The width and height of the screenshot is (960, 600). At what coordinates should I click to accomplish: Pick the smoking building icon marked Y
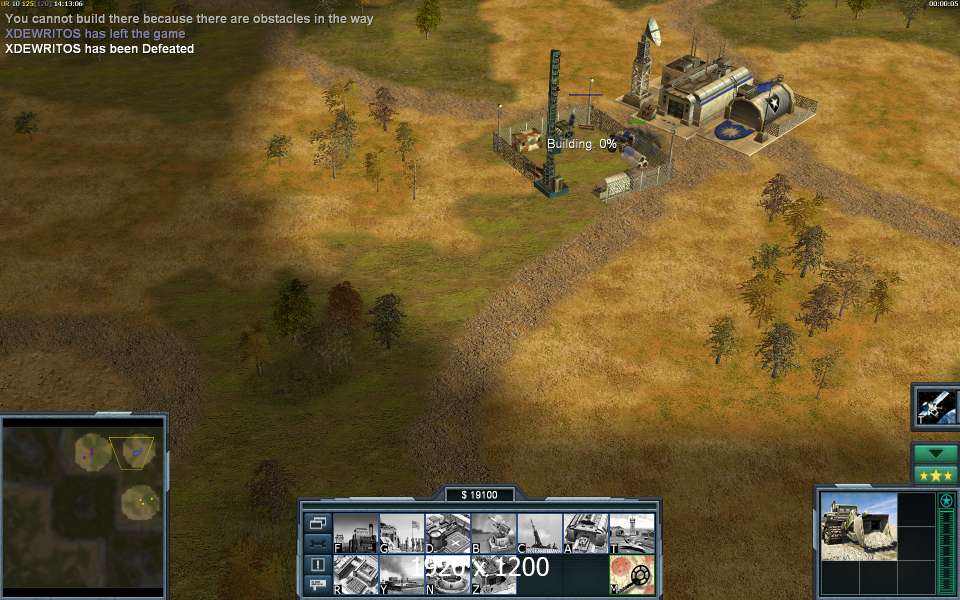click(x=401, y=575)
